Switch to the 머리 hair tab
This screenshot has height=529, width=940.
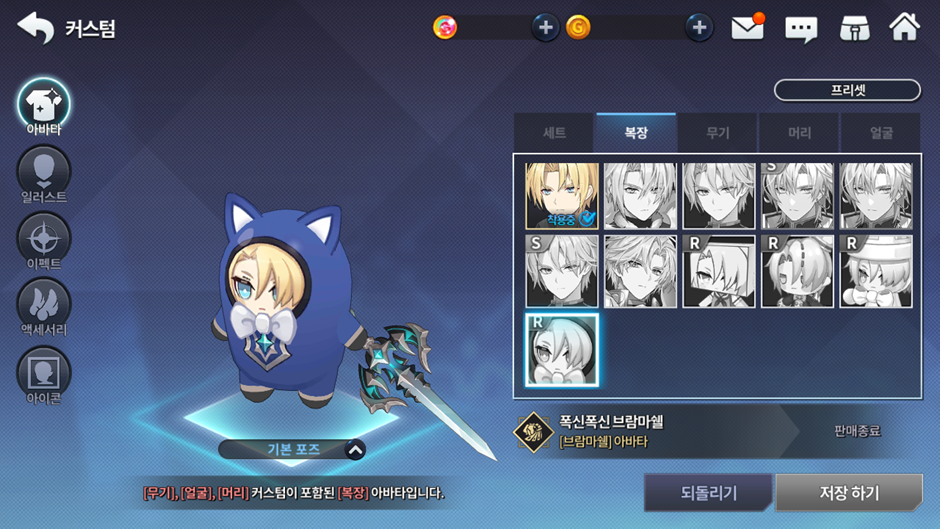(x=799, y=133)
